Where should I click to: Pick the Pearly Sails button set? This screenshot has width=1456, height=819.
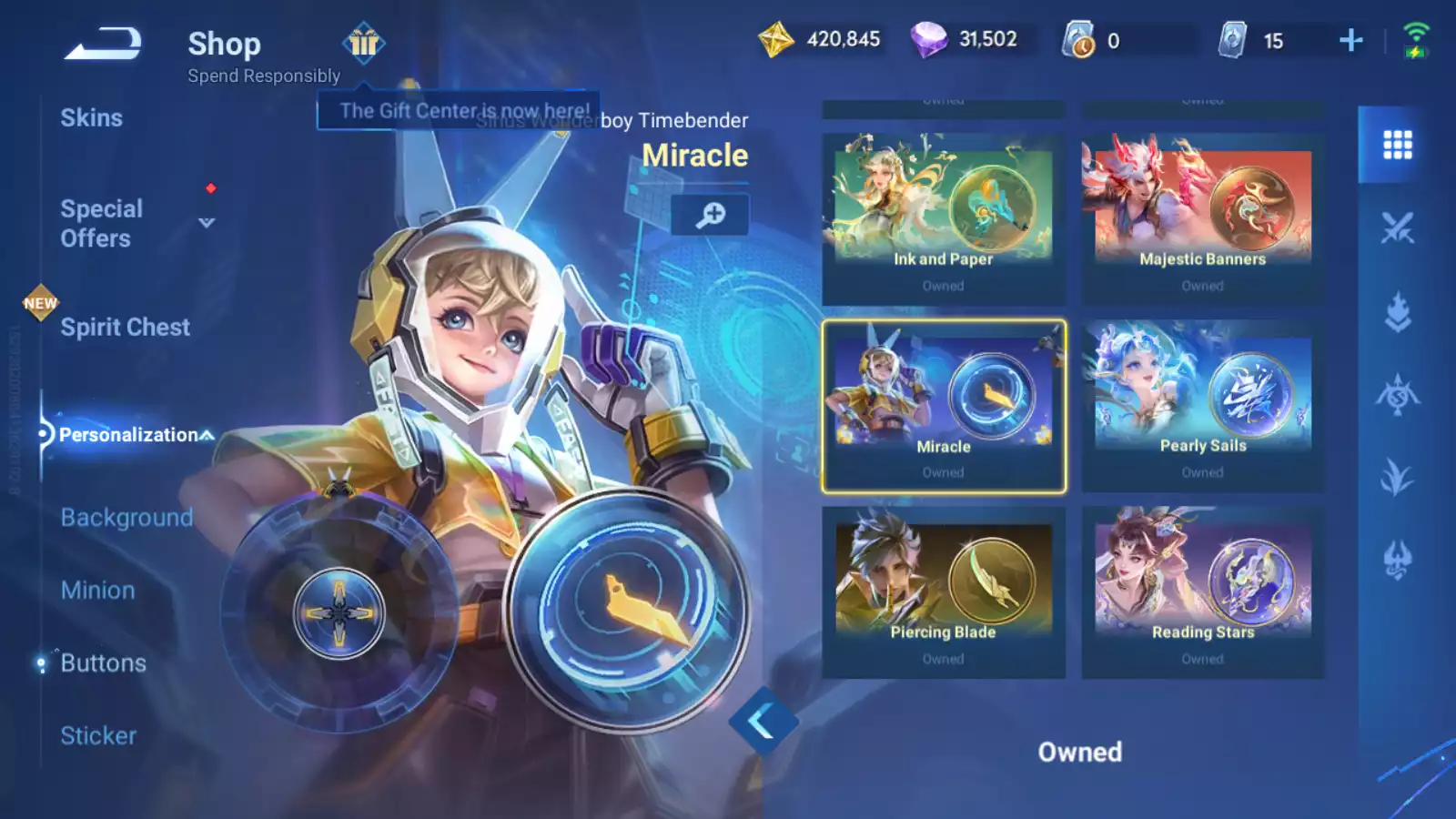pyautogui.click(x=1202, y=406)
